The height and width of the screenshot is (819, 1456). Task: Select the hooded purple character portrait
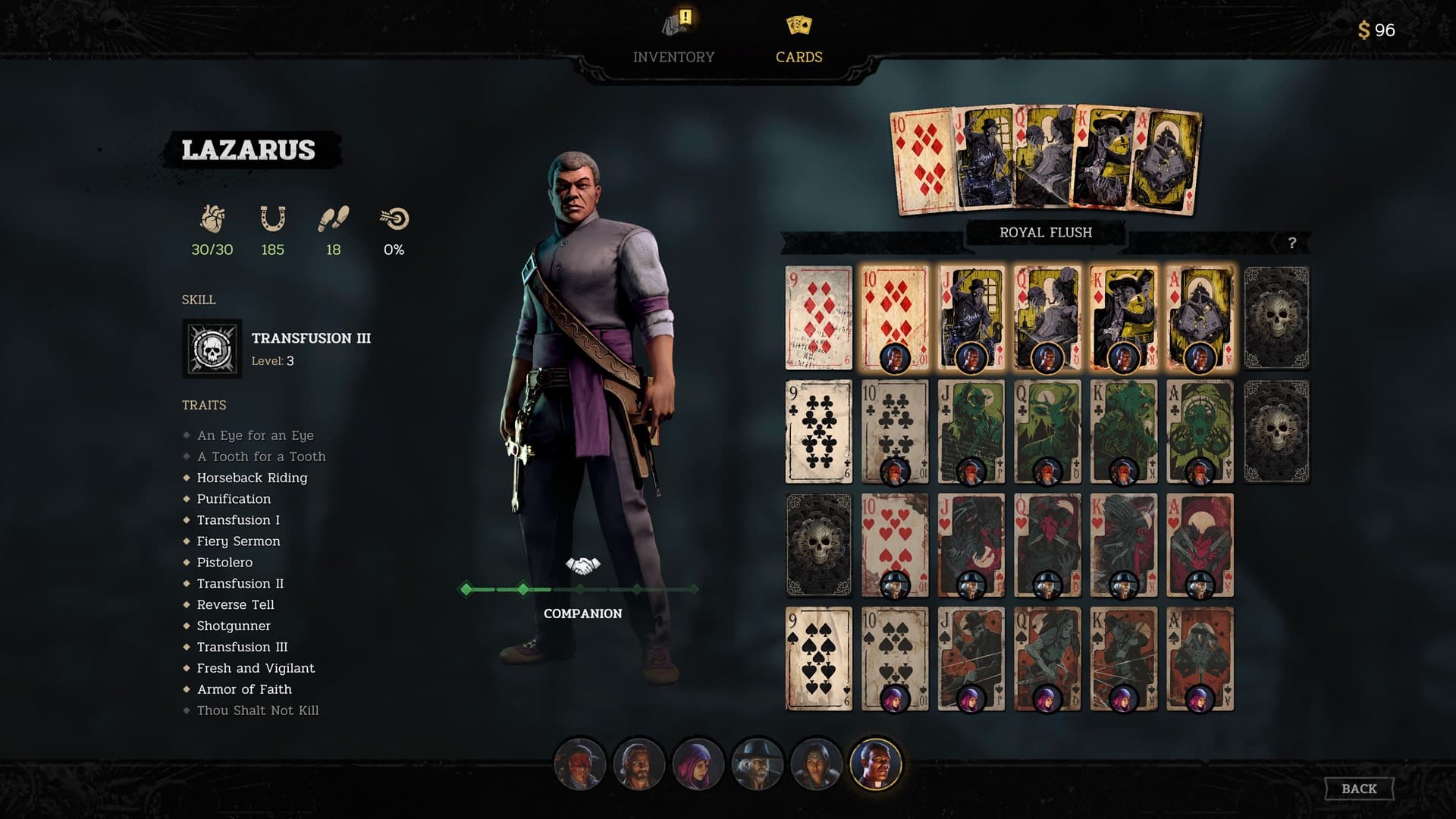699,764
